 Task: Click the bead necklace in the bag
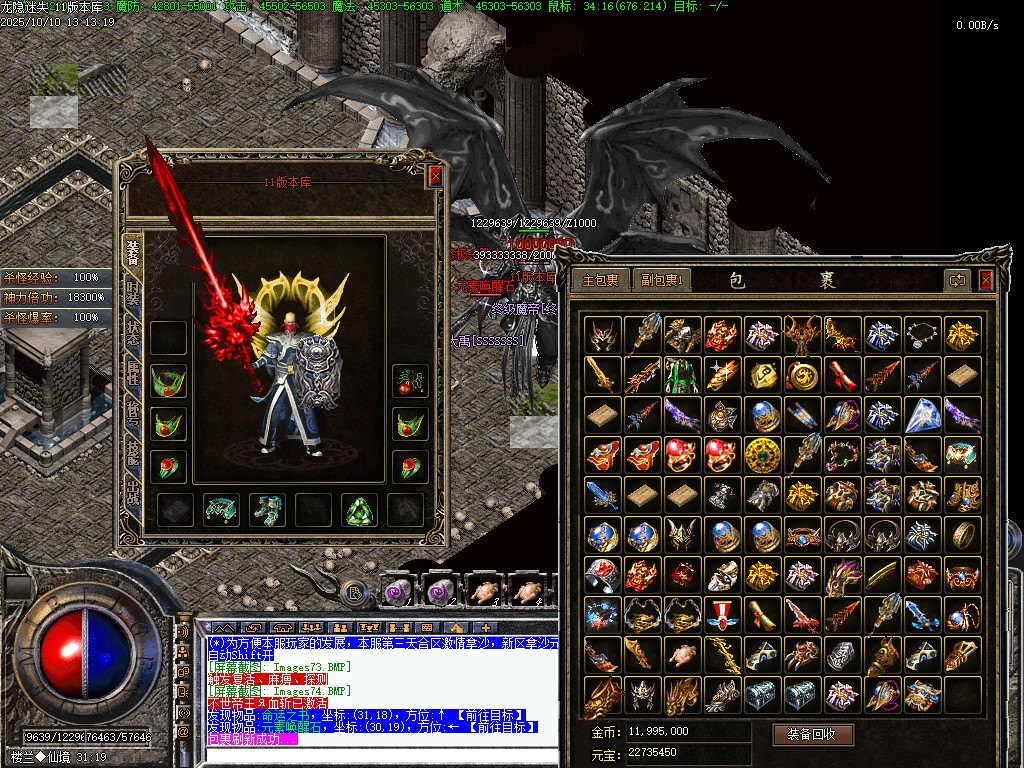923,335
